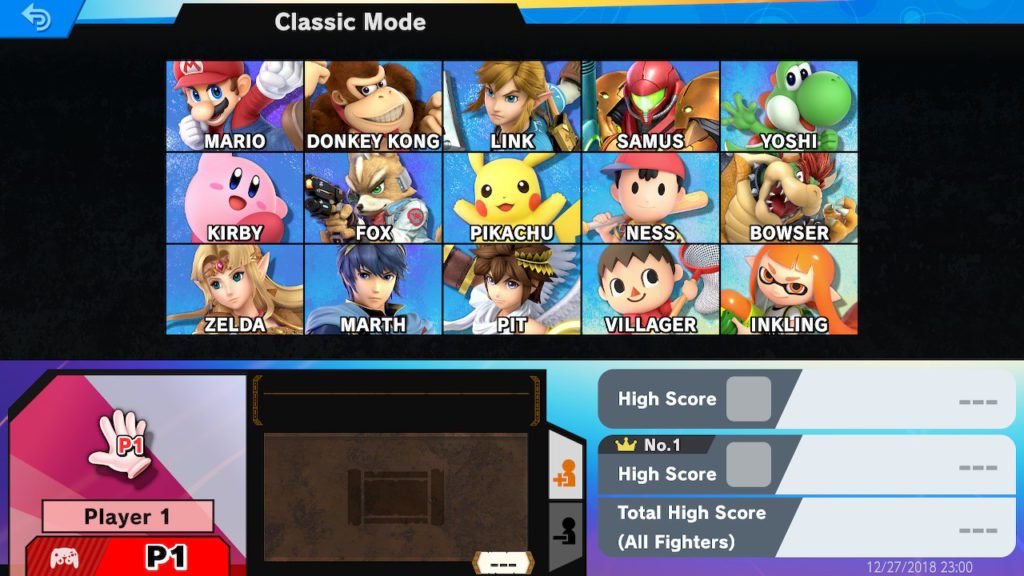1024x576 pixels.
Task: Click the back arrow button
Action: tap(36, 18)
